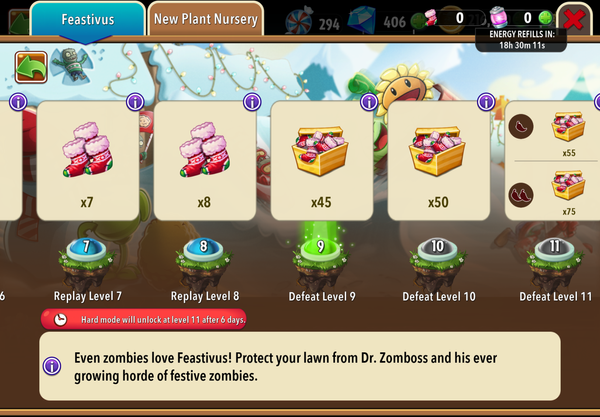The width and height of the screenshot is (600, 417).
Task: View the x50 gift chest reward card
Action: tap(437, 160)
